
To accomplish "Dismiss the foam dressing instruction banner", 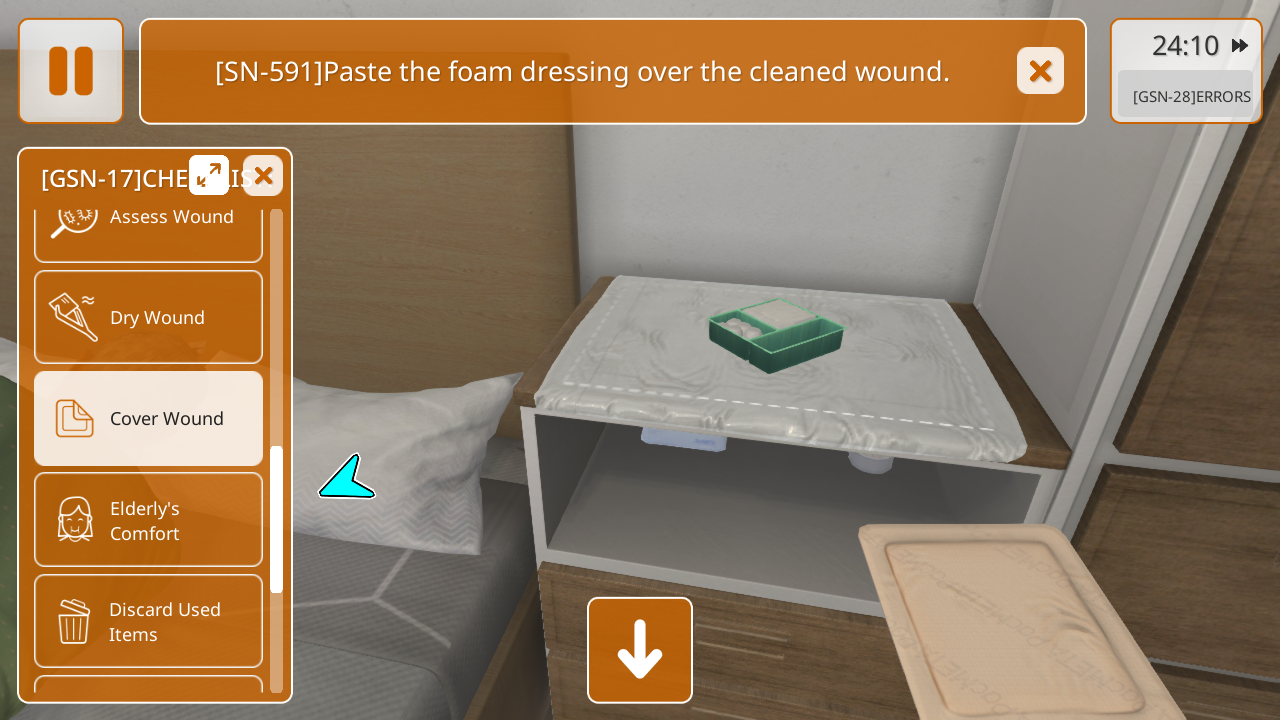I will point(1040,71).
